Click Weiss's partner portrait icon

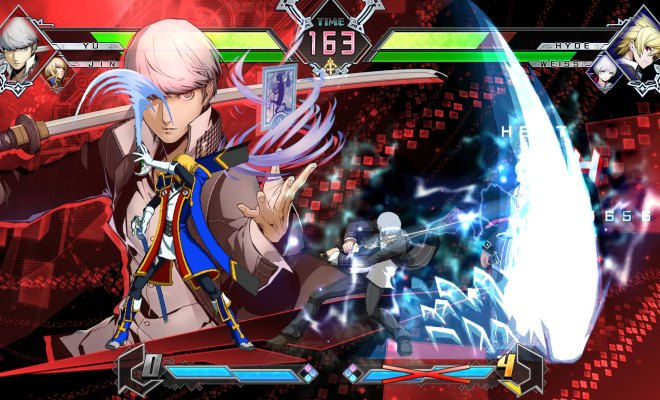(604, 70)
